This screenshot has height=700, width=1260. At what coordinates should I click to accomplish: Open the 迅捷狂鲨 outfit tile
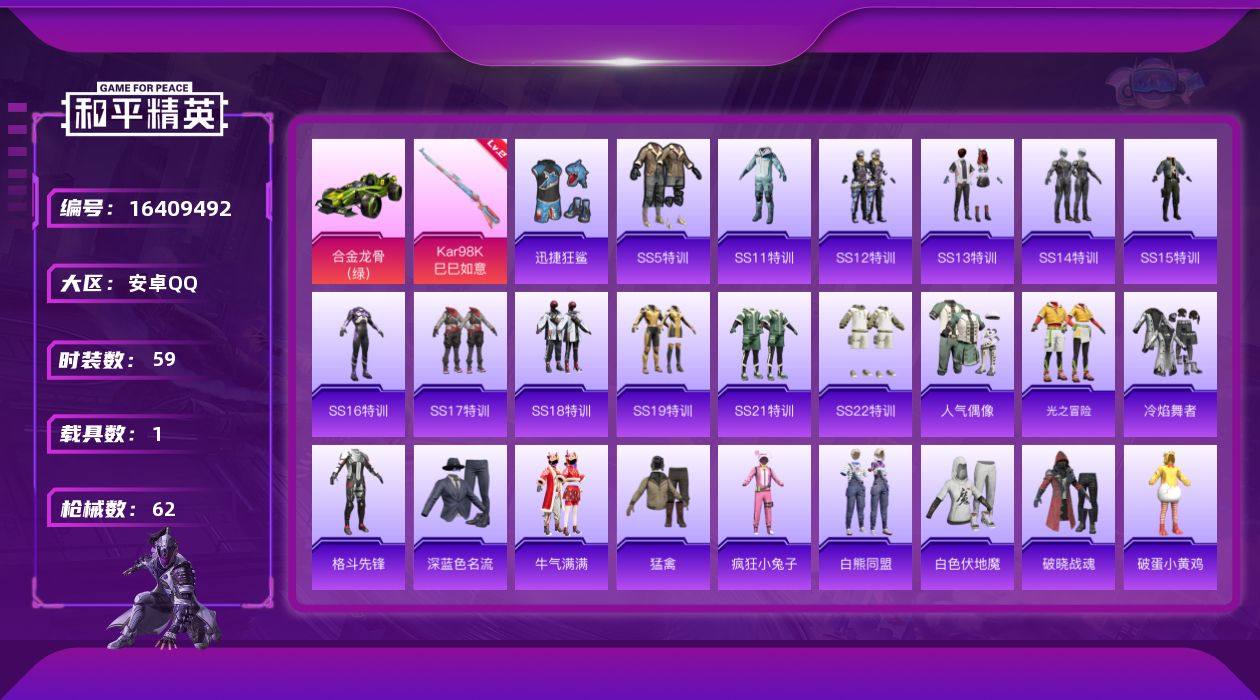click(561, 211)
